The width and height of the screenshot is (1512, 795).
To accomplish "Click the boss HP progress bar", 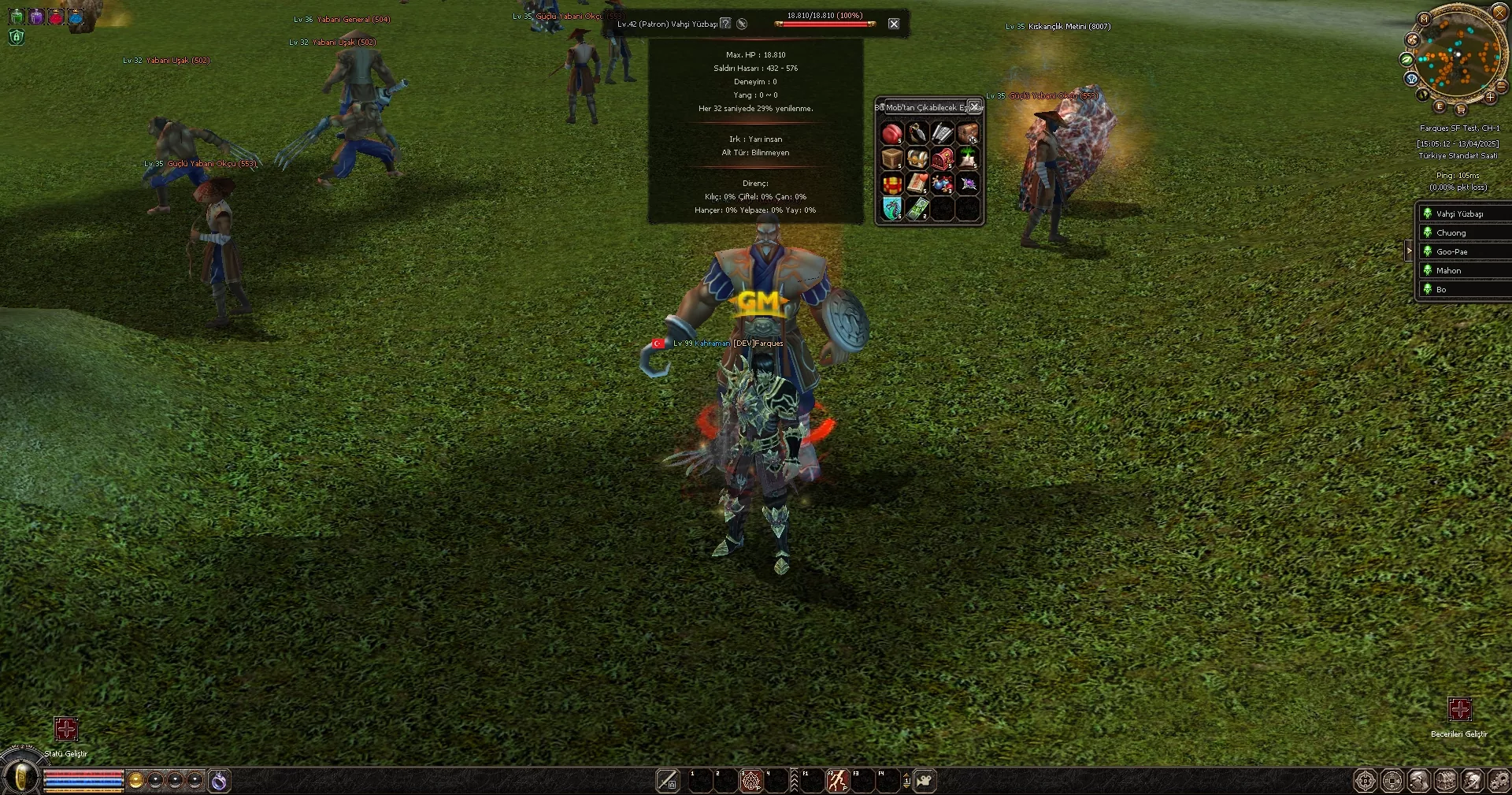I will 825,24.
